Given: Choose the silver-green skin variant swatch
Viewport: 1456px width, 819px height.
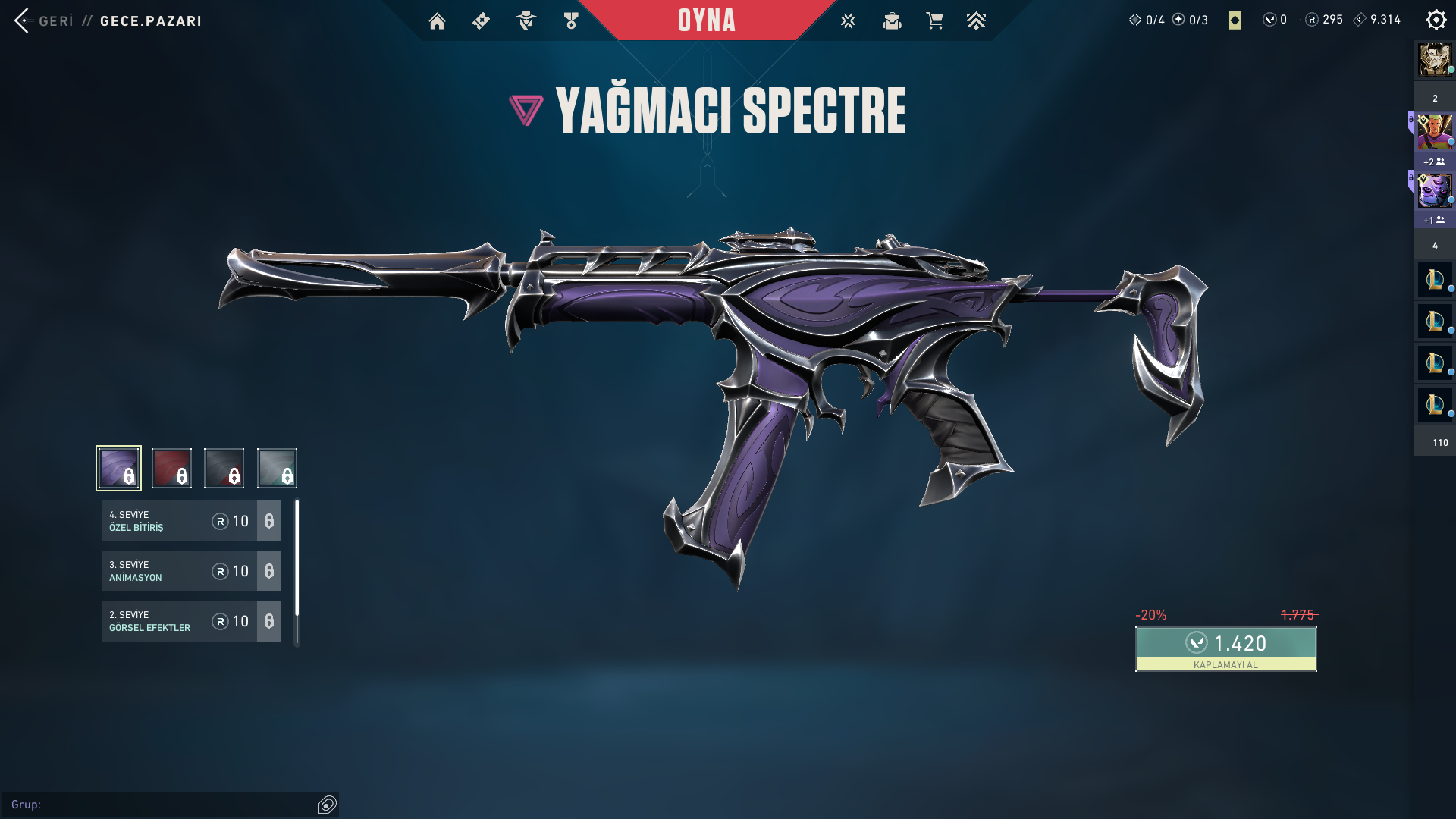Looking at the screenshot, I should [277, 468].
